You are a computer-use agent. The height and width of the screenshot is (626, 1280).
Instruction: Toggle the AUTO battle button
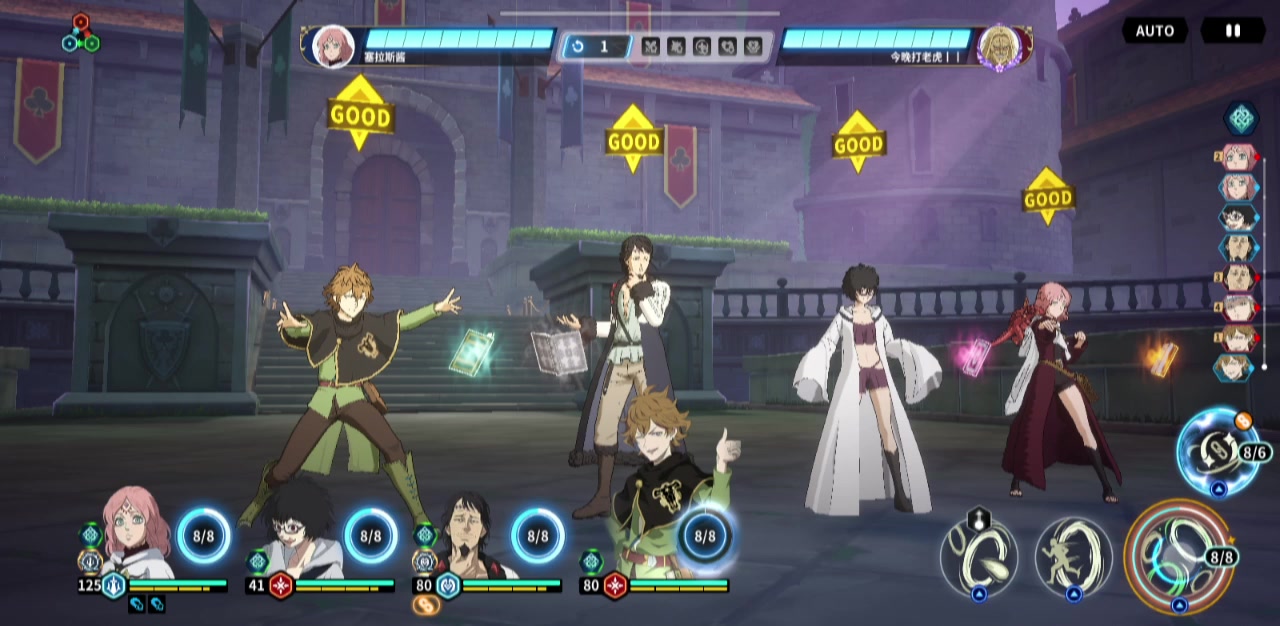click(1154, 31)
